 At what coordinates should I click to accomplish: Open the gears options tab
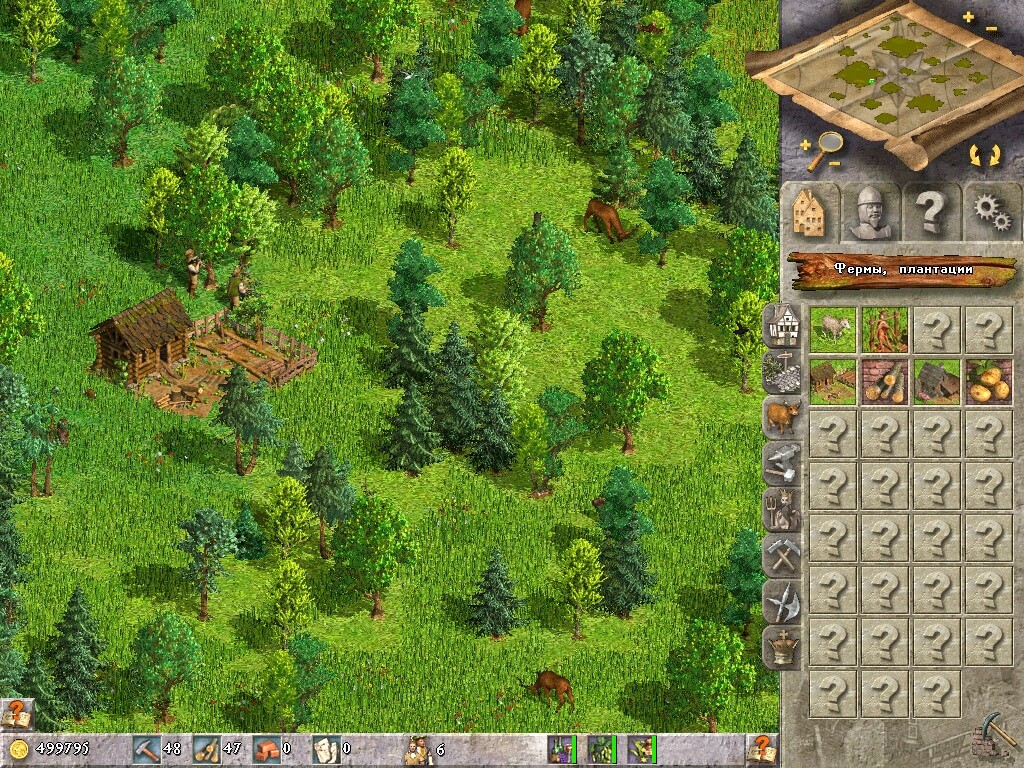pyautogui.click(x=990, y=211)
